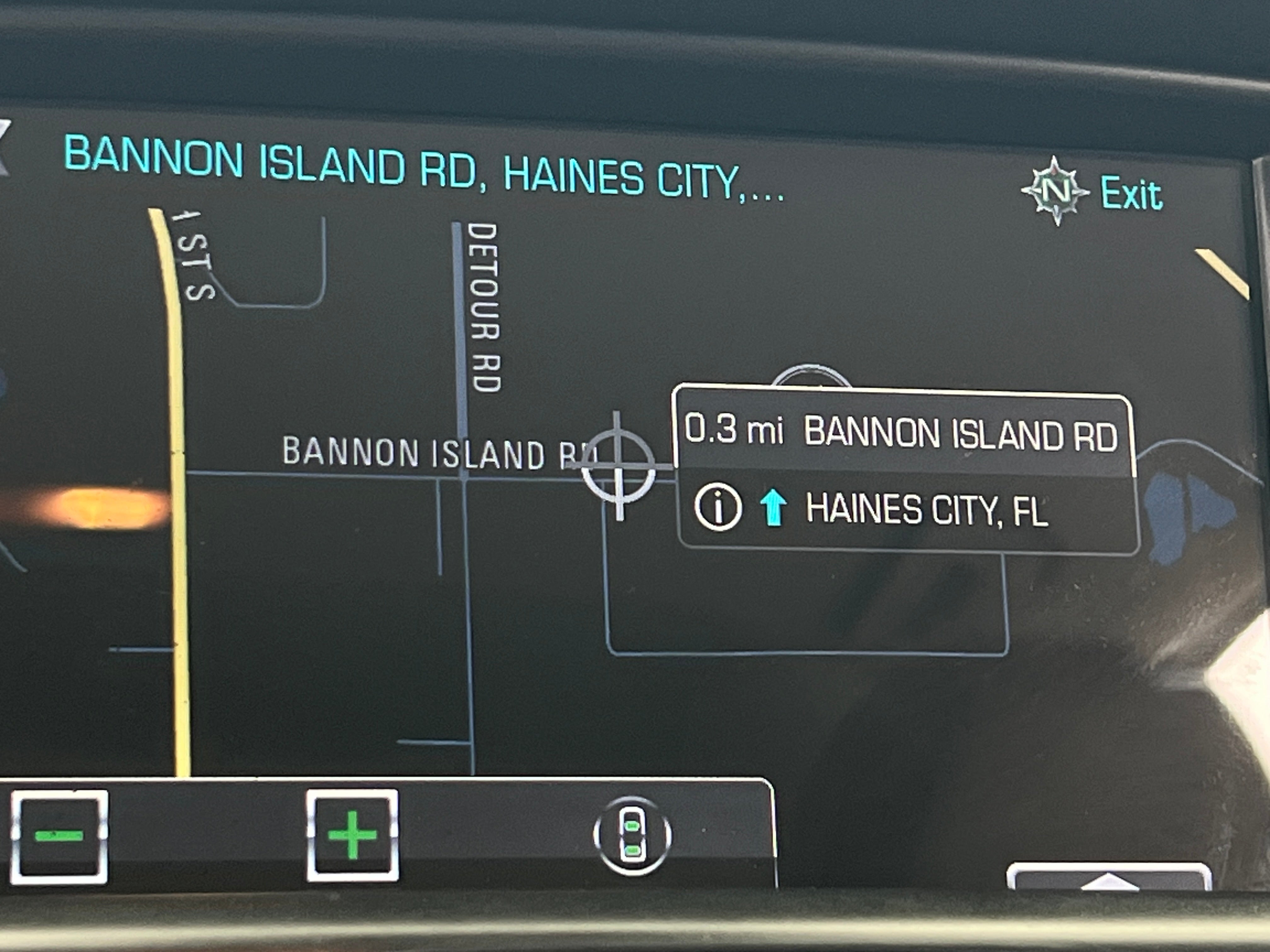
Task: Open info for Haines City, FL
Action: pyautogui.click(x=718, y=507)
